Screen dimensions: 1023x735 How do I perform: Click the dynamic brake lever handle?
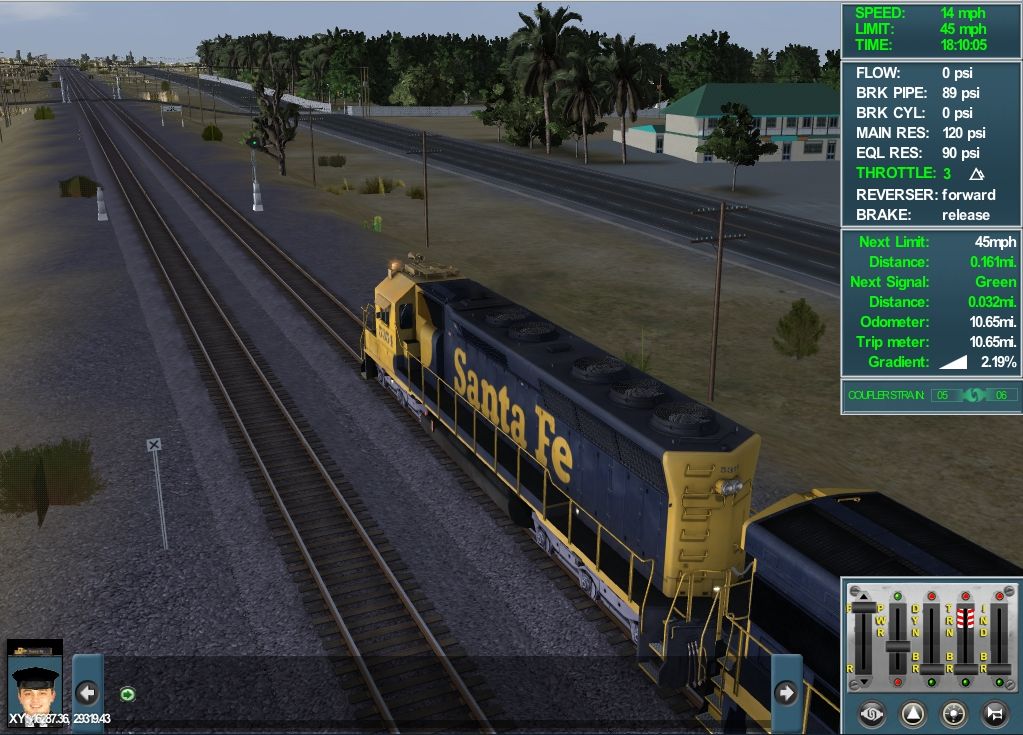[932, 668]
